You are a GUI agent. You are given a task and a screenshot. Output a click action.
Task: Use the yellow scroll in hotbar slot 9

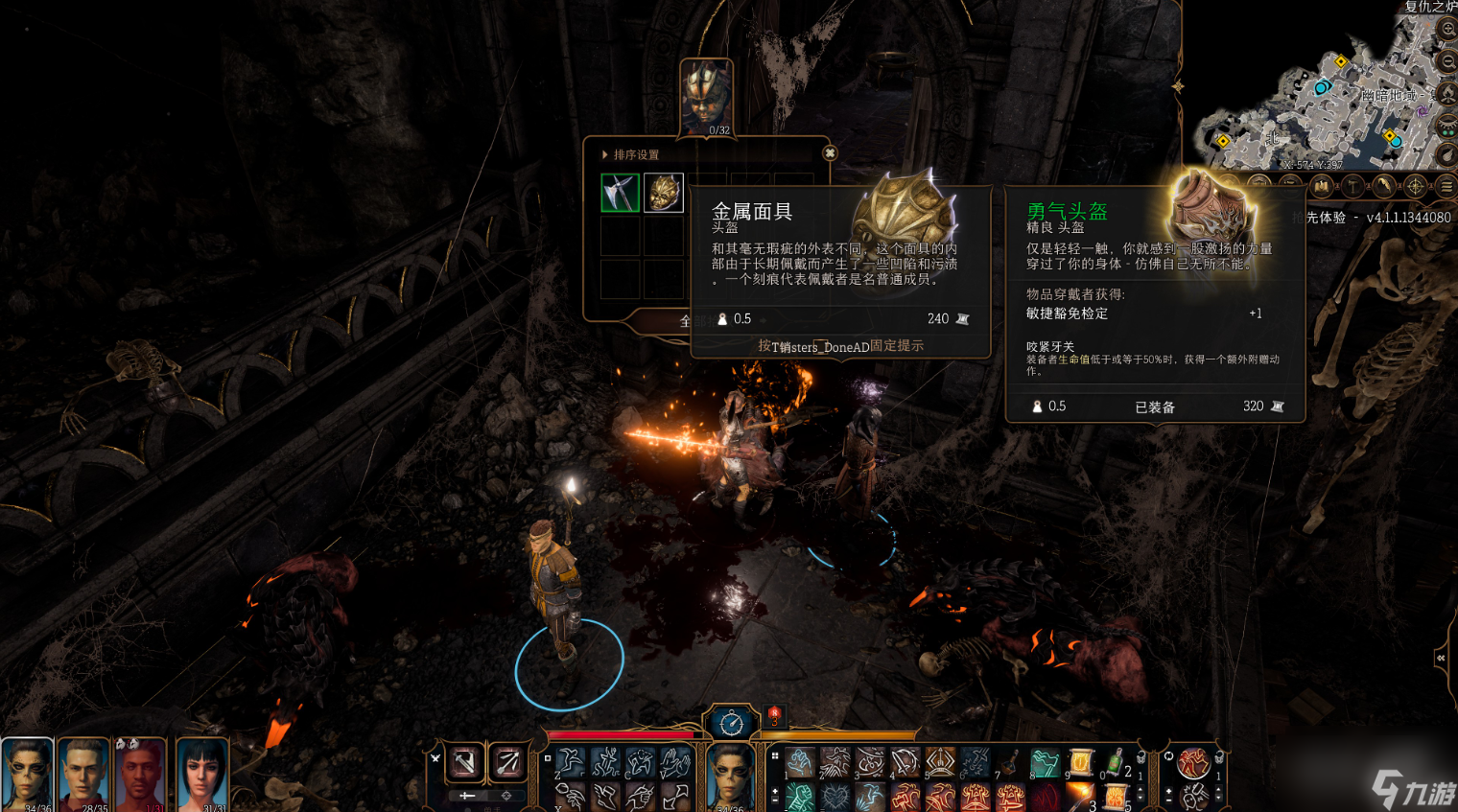(x=1081, y=763)
